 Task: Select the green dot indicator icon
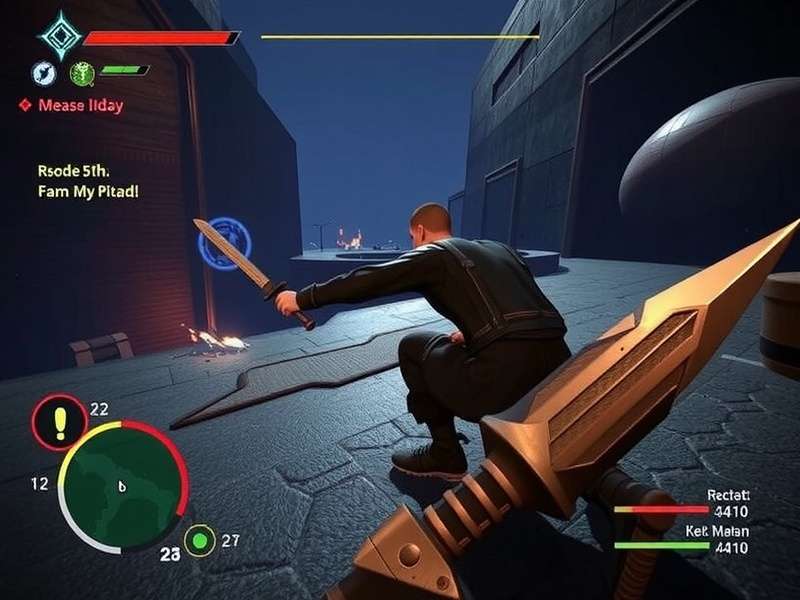[x=201, y=541]
